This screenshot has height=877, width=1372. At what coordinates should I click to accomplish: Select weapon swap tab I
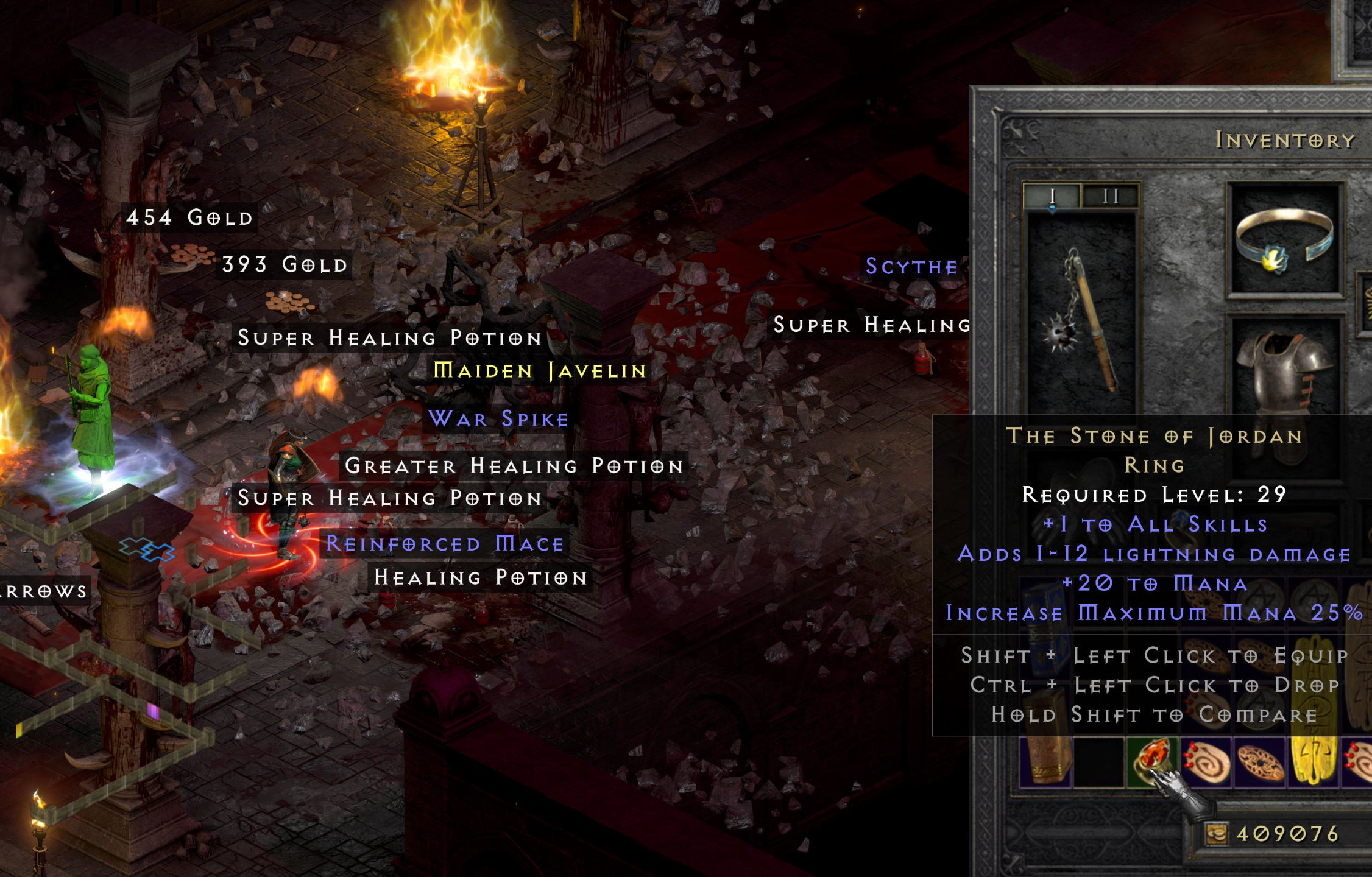coord(1052,195)
